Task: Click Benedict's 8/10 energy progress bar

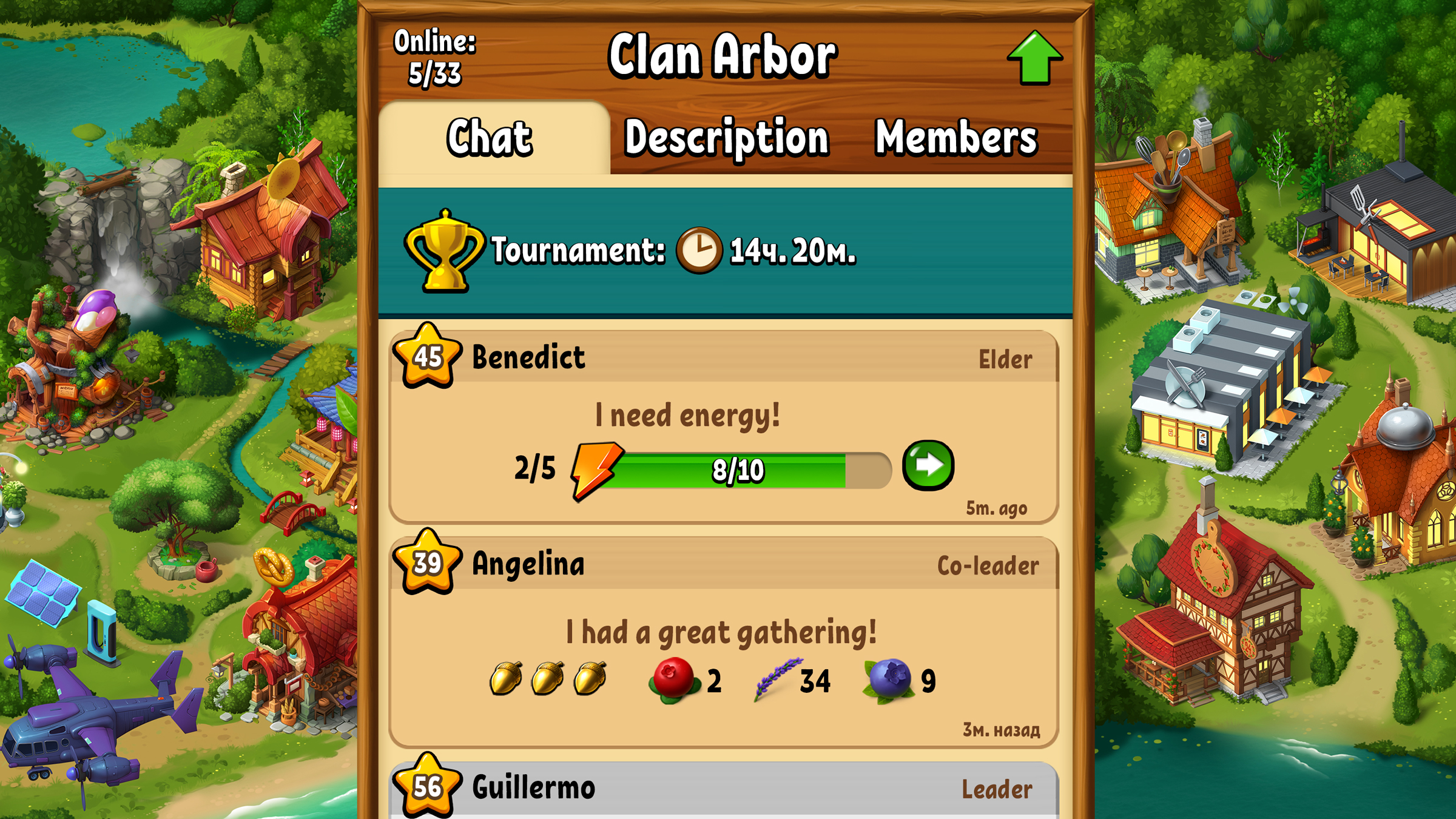Action: 737,469
